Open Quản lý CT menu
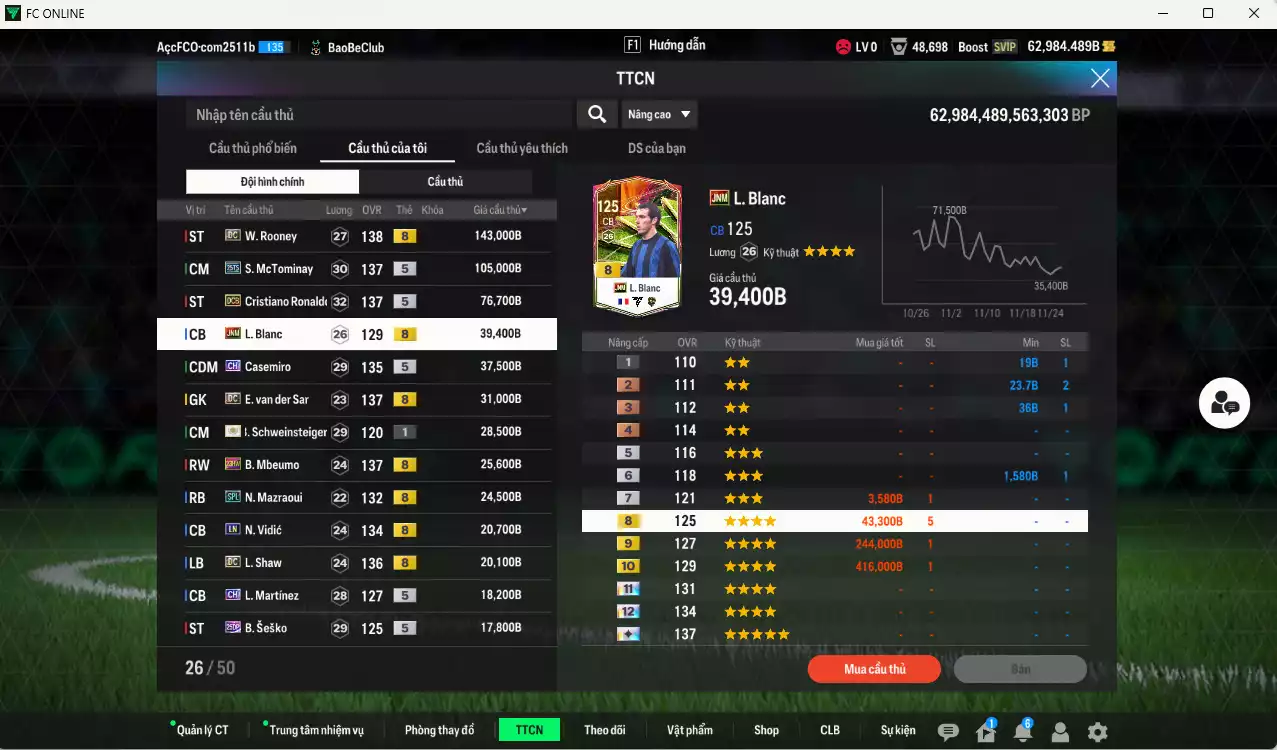1277x750 pixels. [202, 730]
